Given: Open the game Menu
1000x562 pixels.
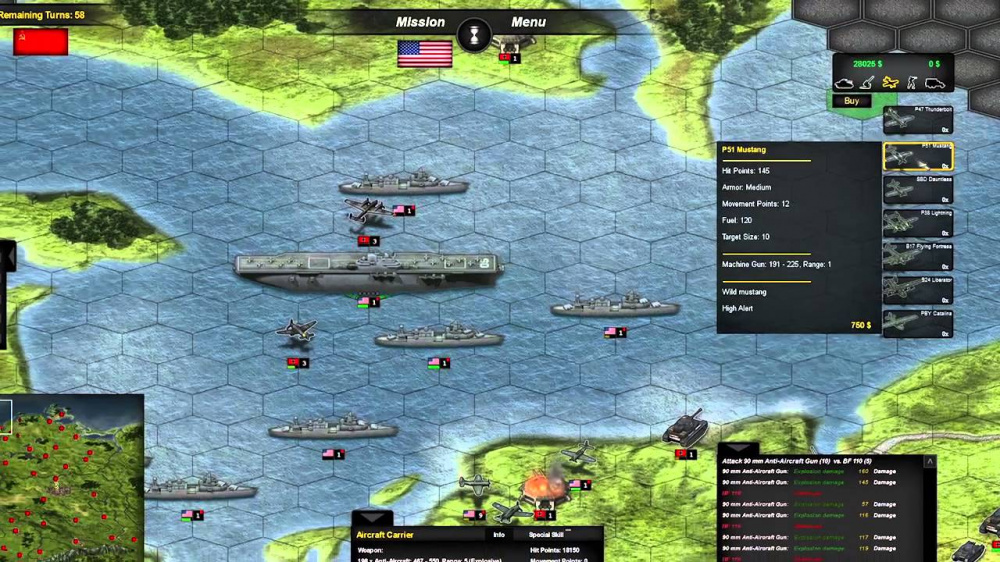Looking at the screenshot, I should (x=528, y=22).
